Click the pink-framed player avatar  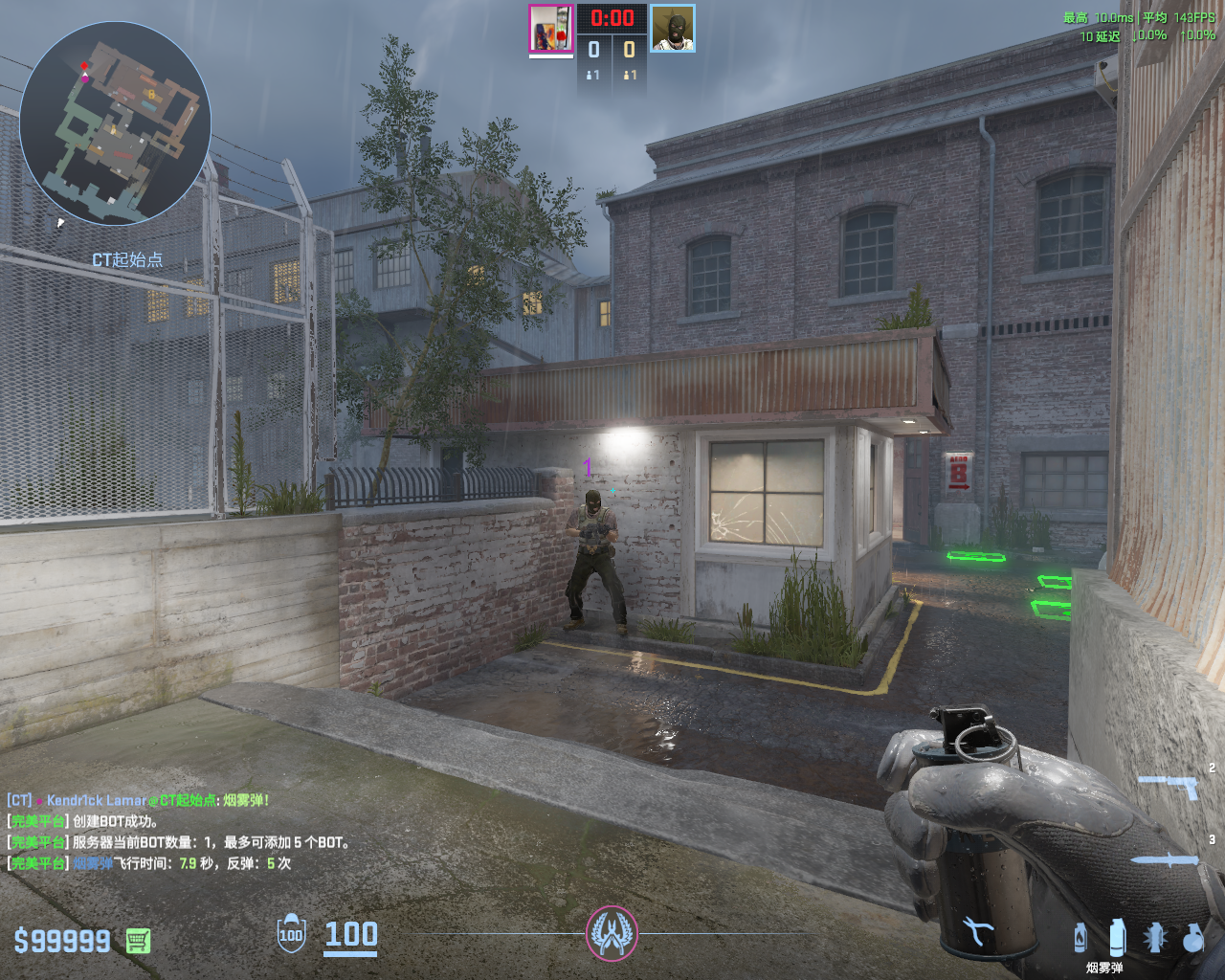click(x=551, y=28)
